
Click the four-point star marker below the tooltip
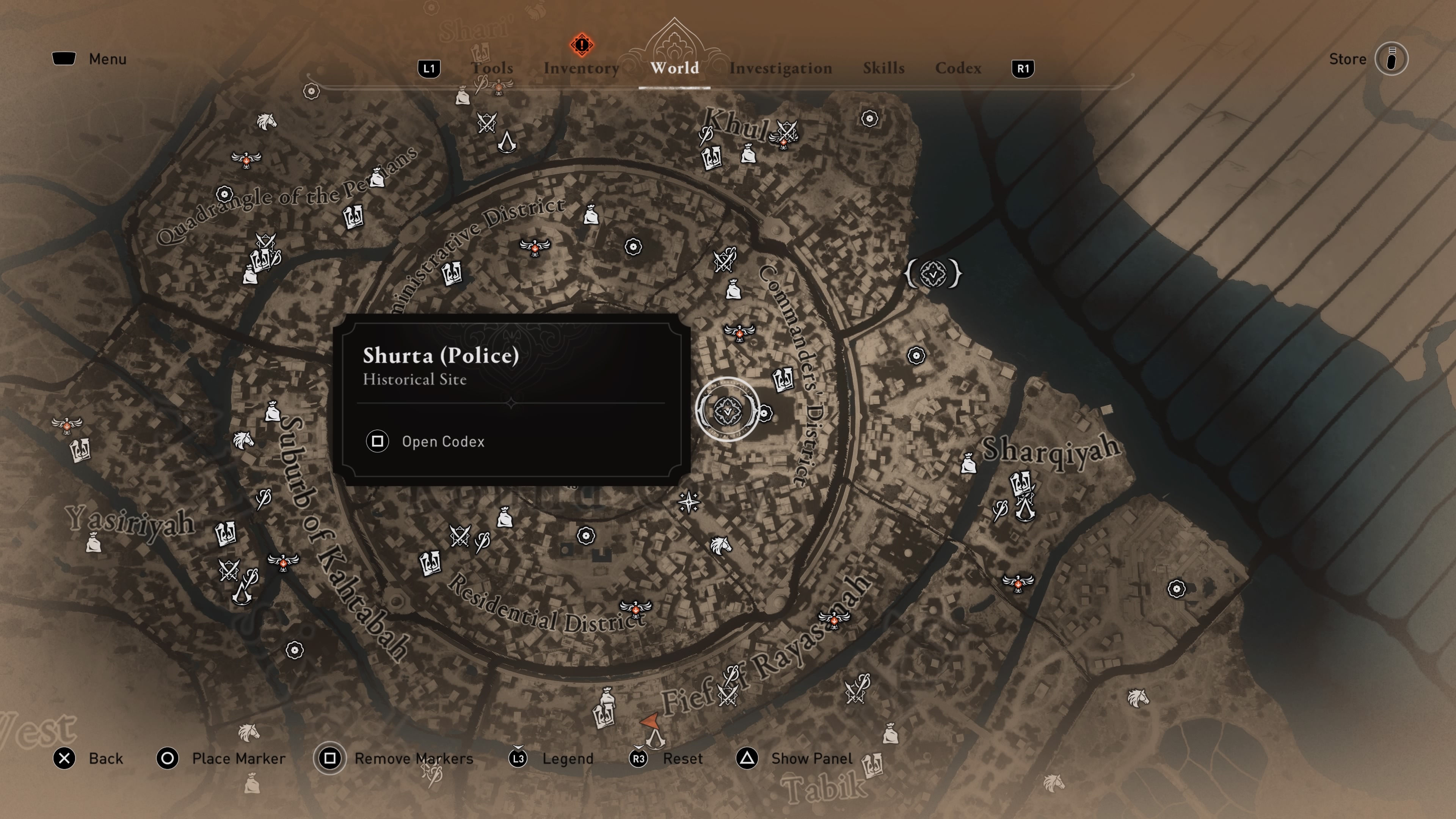(x=689, y=501)
